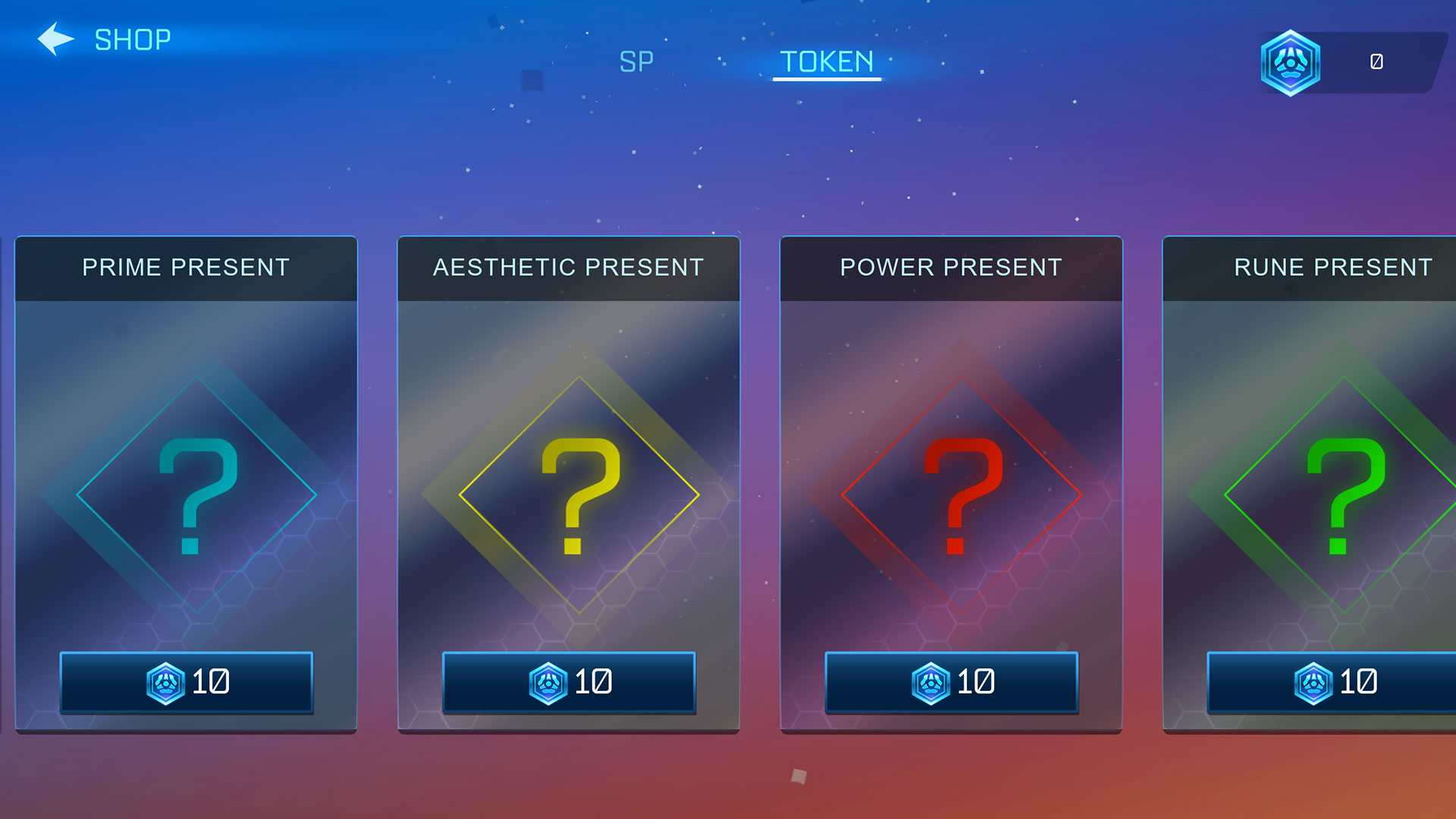Choose the yellow question mark Aesthetic Present card
The height and width of the screenshot is (819, 1456).
[x=579, y=494]
